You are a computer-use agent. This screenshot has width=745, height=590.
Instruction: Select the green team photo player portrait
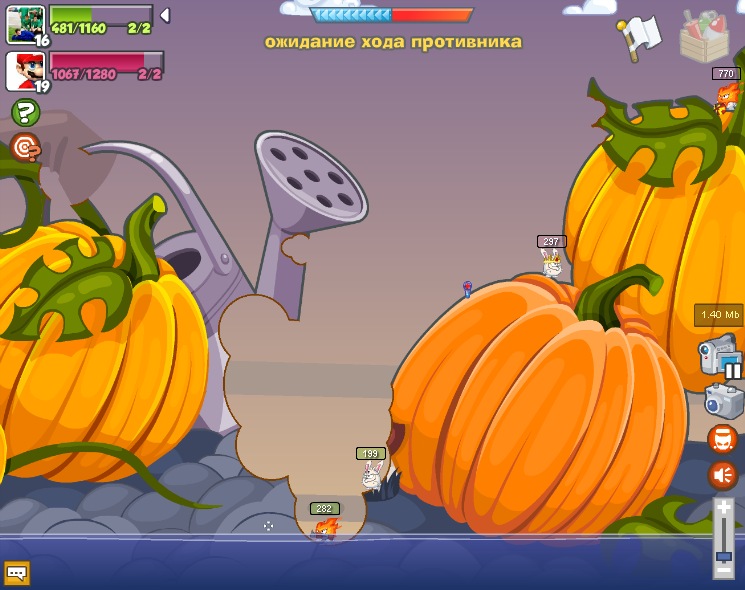pos(25,24)
